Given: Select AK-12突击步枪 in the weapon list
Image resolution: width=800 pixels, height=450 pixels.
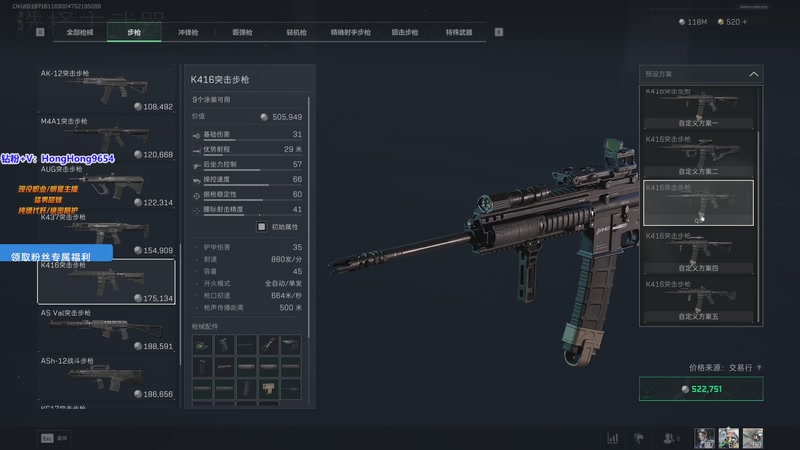Looking at the screenshot, I should [x=106, y=90].
